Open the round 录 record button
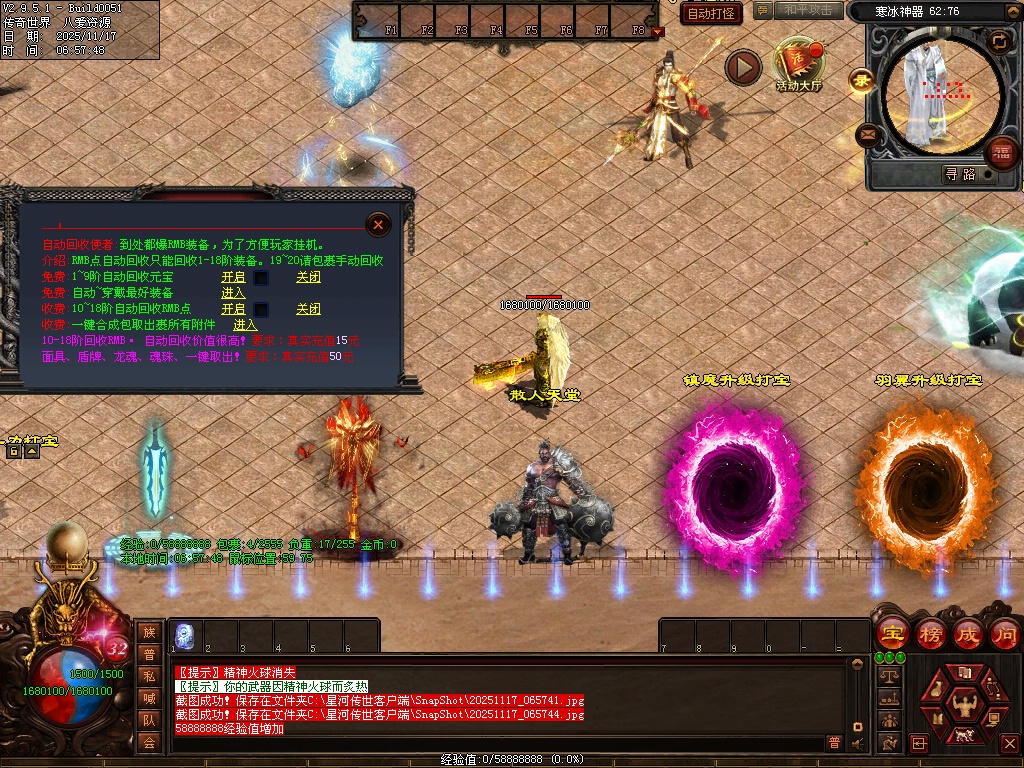The image size is (1024, 768). [x=860, y=80]
